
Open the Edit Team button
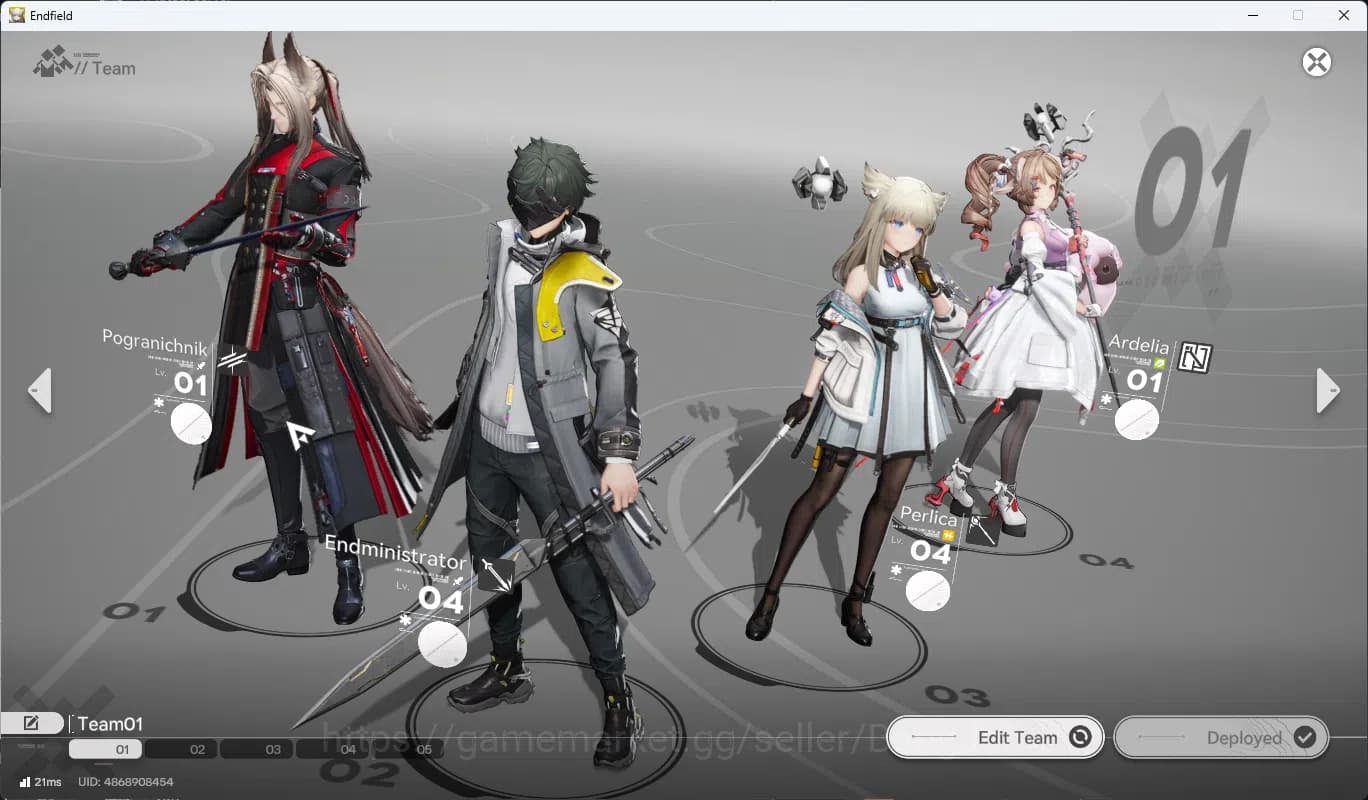tap(995, 737)
